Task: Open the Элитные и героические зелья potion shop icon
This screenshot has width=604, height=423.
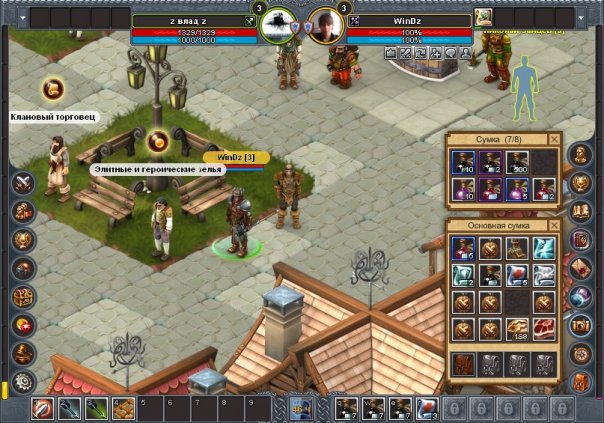Action: pyautogui.click(x=156, y=142)
